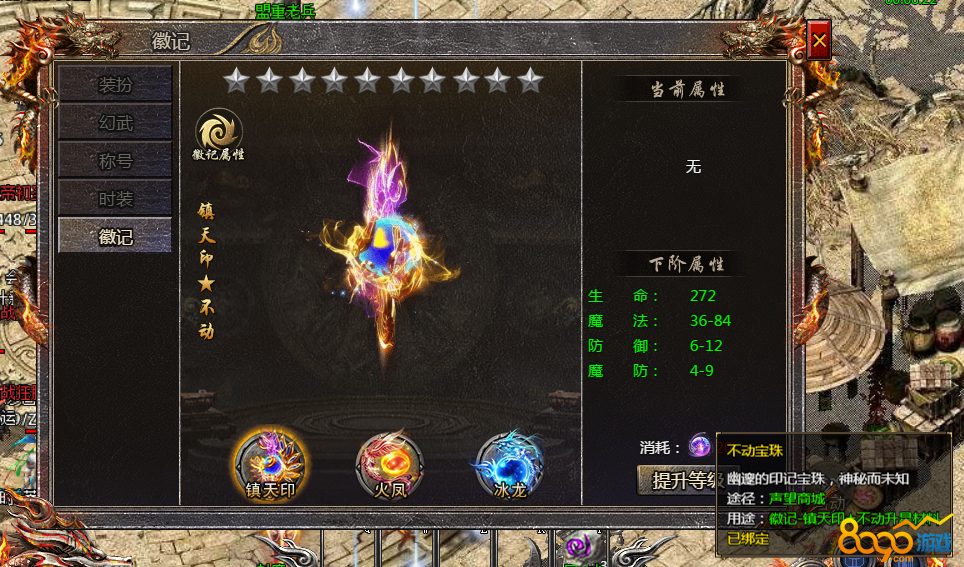View 徽记属性 emblem attributes icon

click(218, 135)
